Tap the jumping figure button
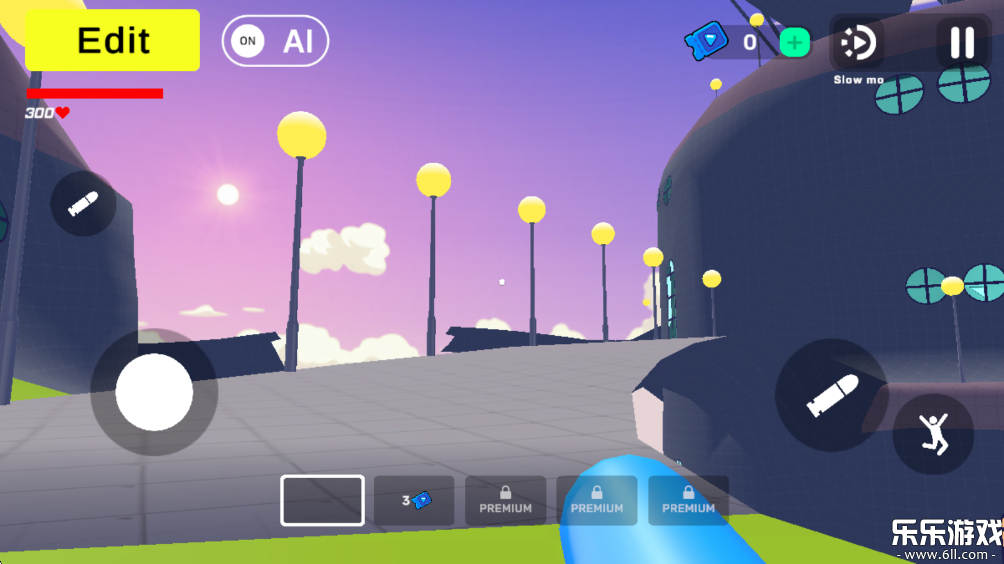 click(933, 434)
